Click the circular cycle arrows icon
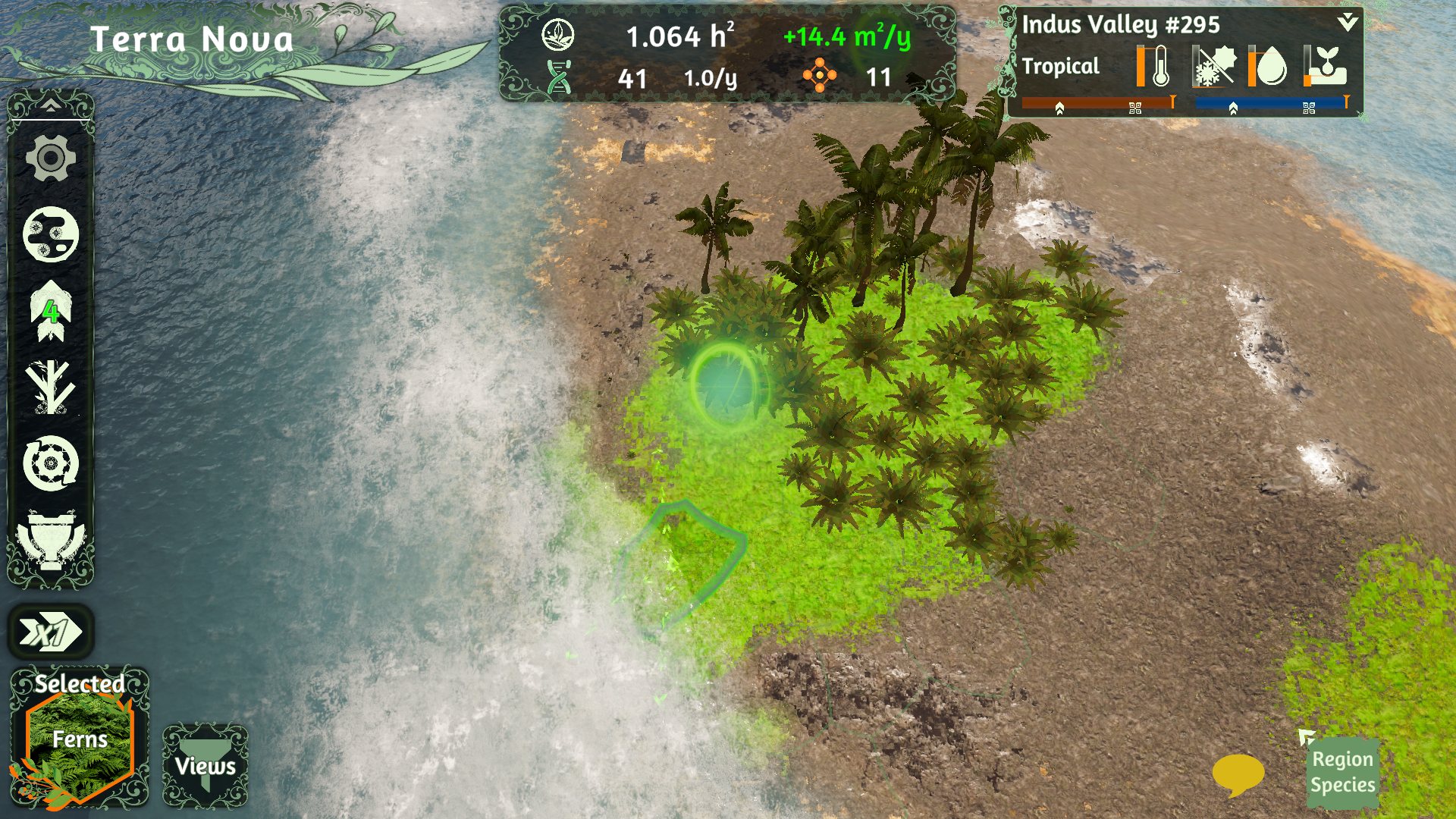Viewport: 1456px width, 819px height. tap(51, 463)
